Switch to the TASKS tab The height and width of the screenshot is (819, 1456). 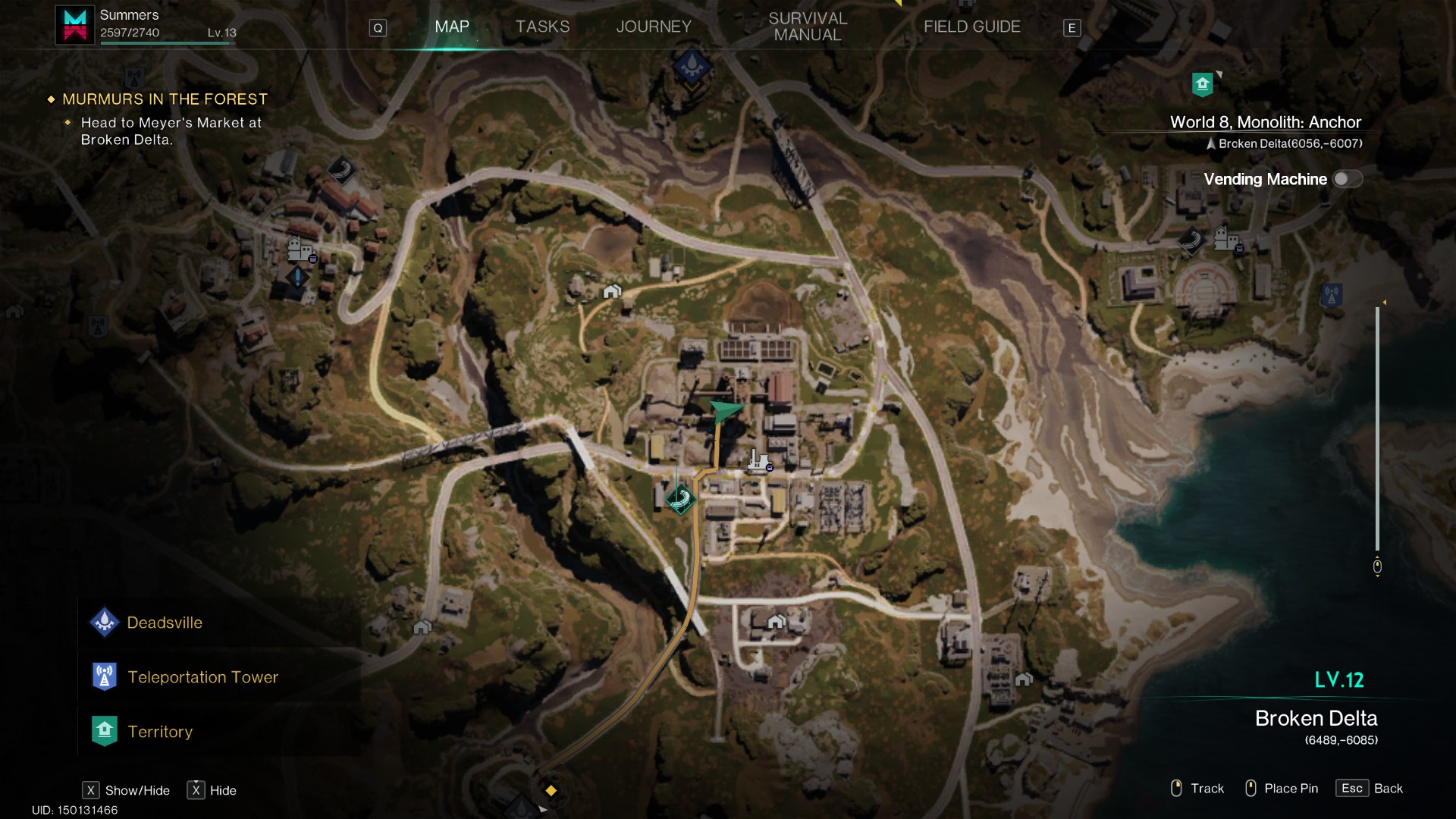(x=542, y=26)
